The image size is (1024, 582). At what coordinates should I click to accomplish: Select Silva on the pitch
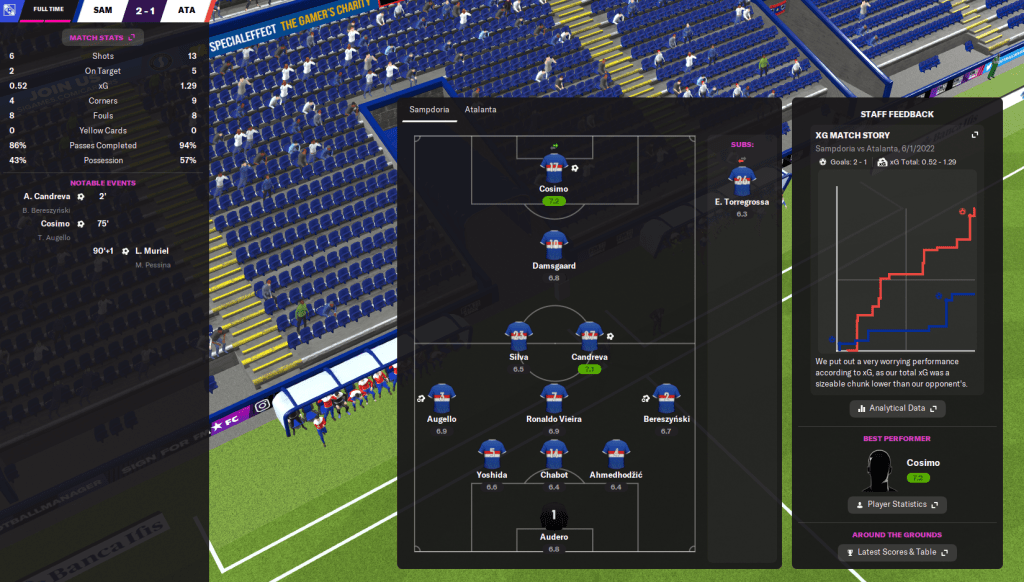point(518,336)
